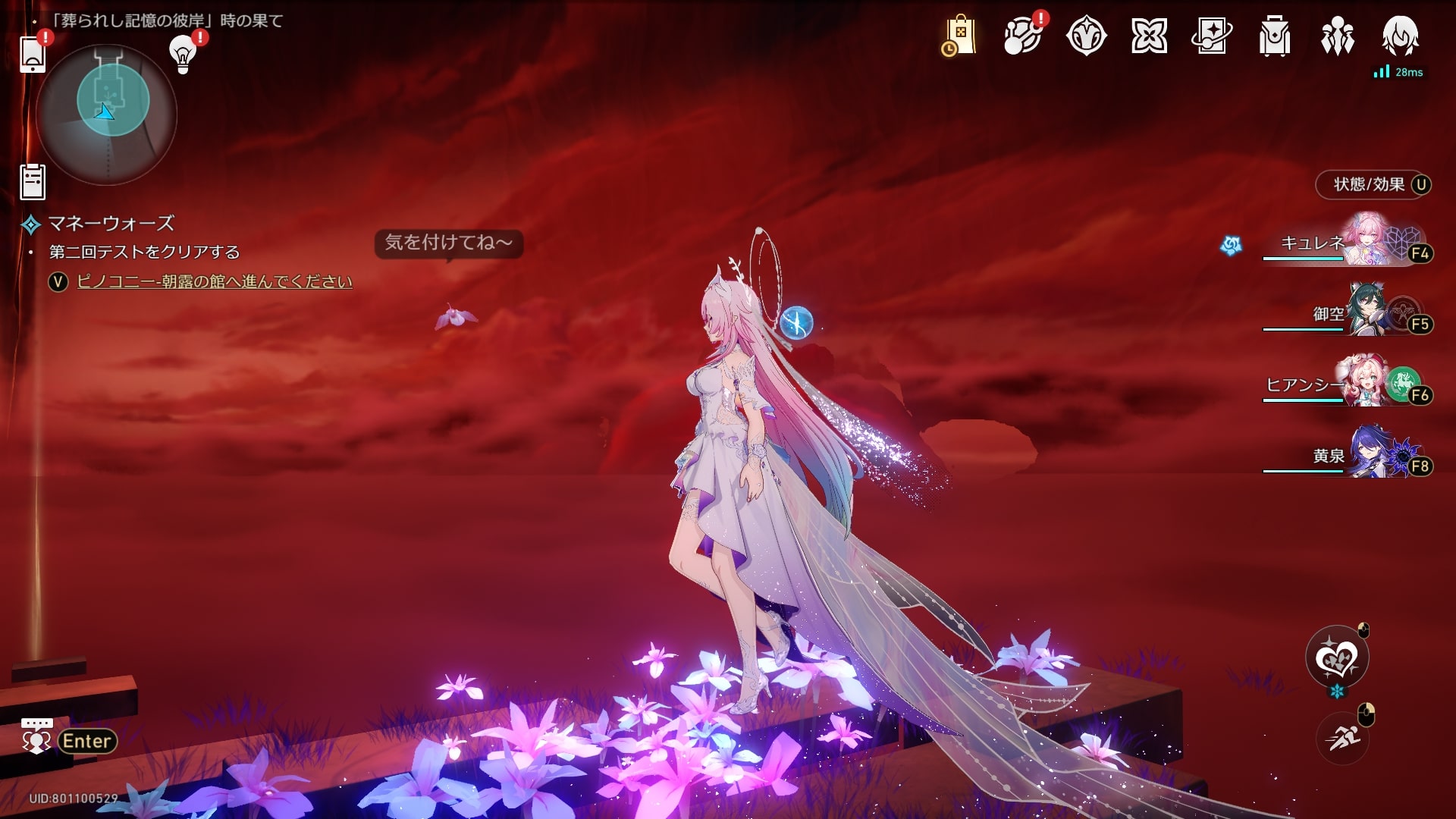Screen dimensions: 1456x819
Task: Open the four-petal flower menu icon
Action: (1149, 36)
